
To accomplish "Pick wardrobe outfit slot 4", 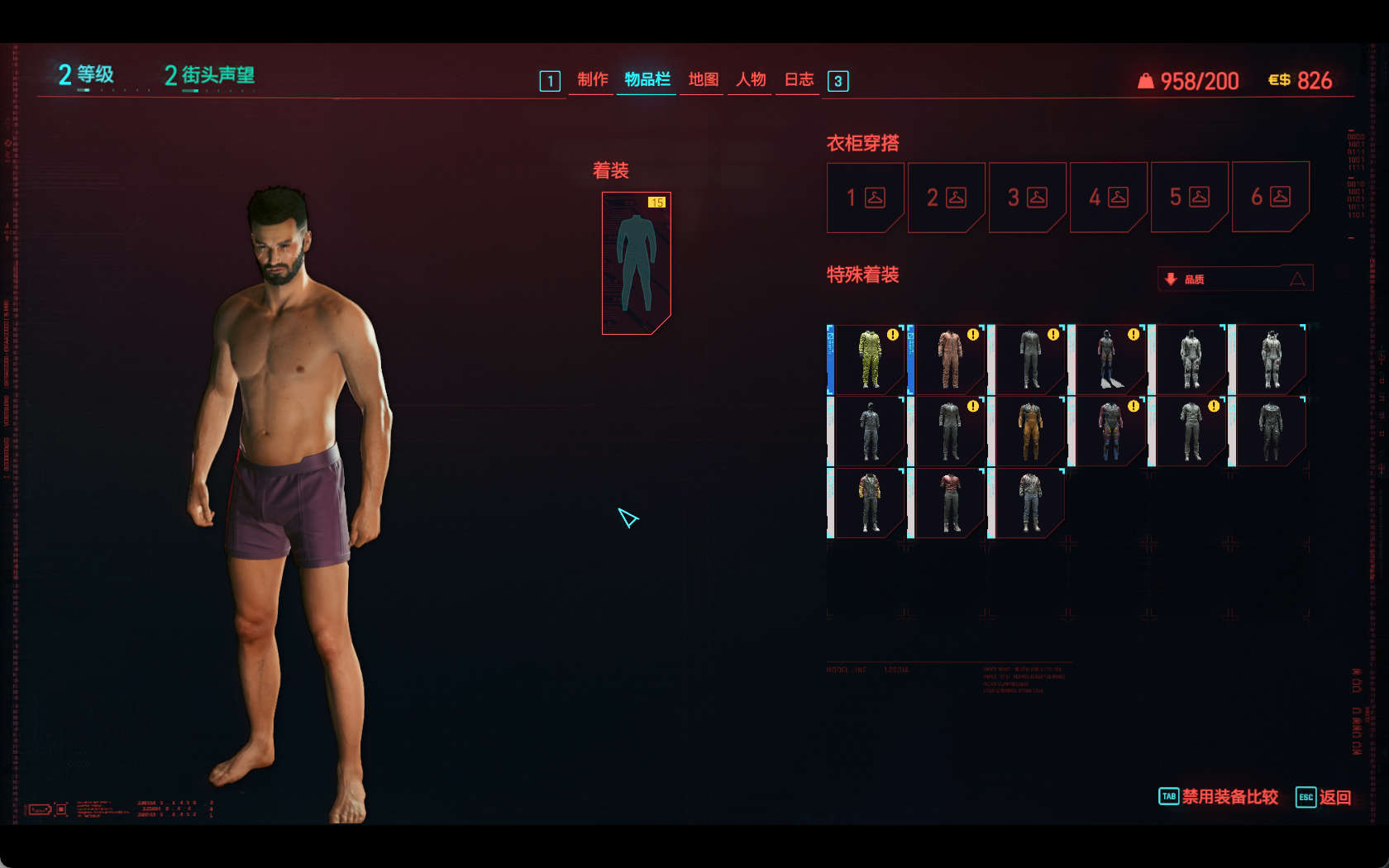I will click(1108, 198).
